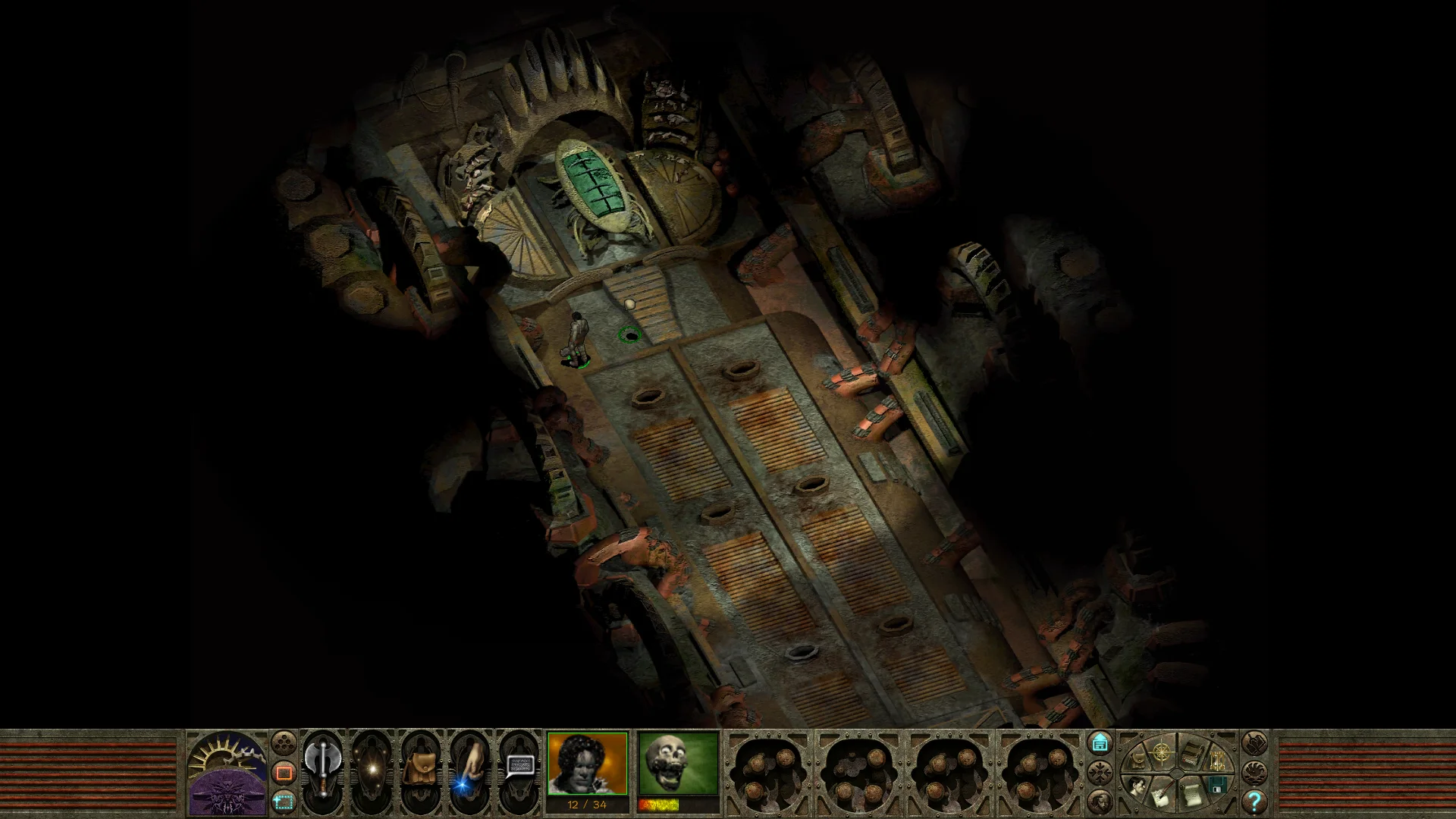Click the cyan arrow hide-interface button
This screenshot has width=1456, height=819.
coord(1100,743)
